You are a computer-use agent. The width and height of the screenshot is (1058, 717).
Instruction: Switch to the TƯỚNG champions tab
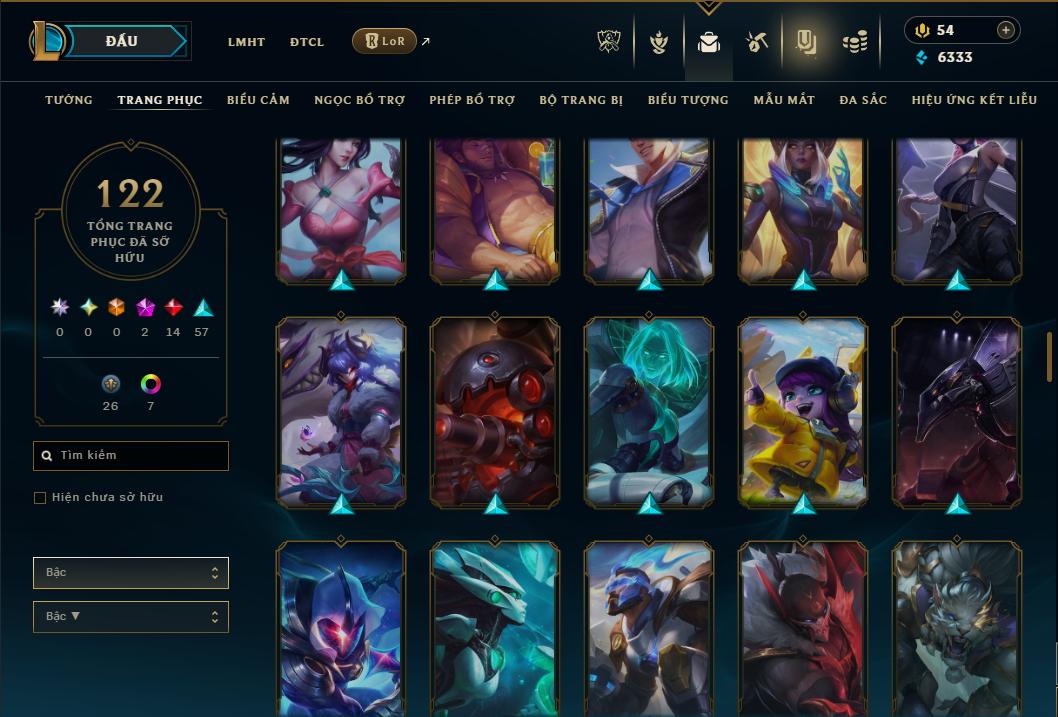(69, 100)
